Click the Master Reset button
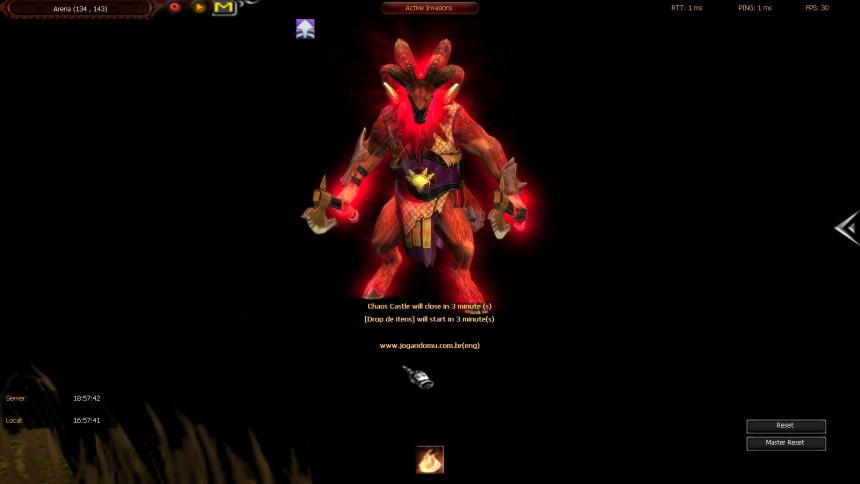 [785, 443]
